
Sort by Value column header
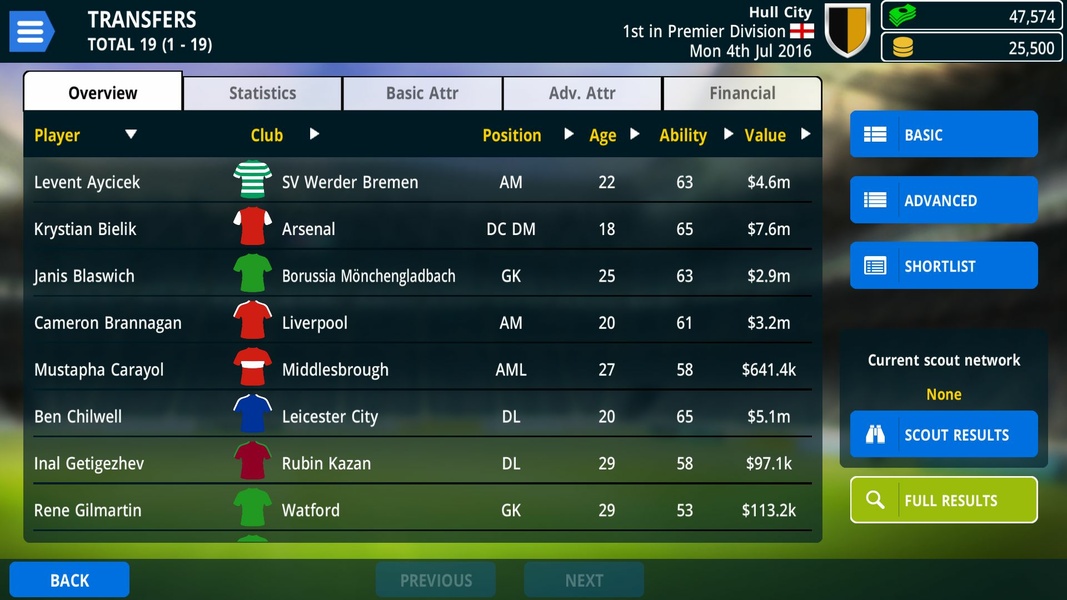pyautogui.click(x=765, y=135)
